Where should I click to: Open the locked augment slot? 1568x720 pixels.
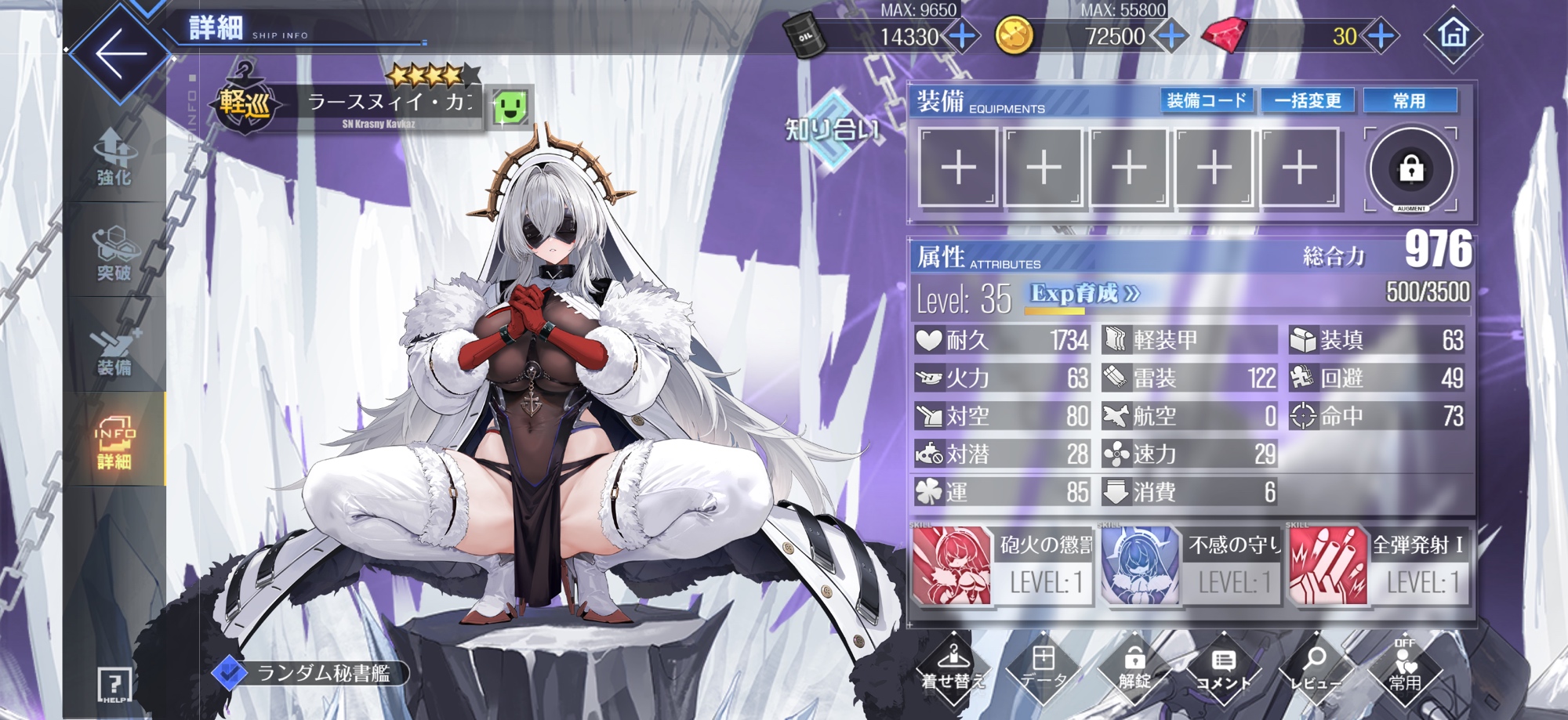click(1411, 168)
